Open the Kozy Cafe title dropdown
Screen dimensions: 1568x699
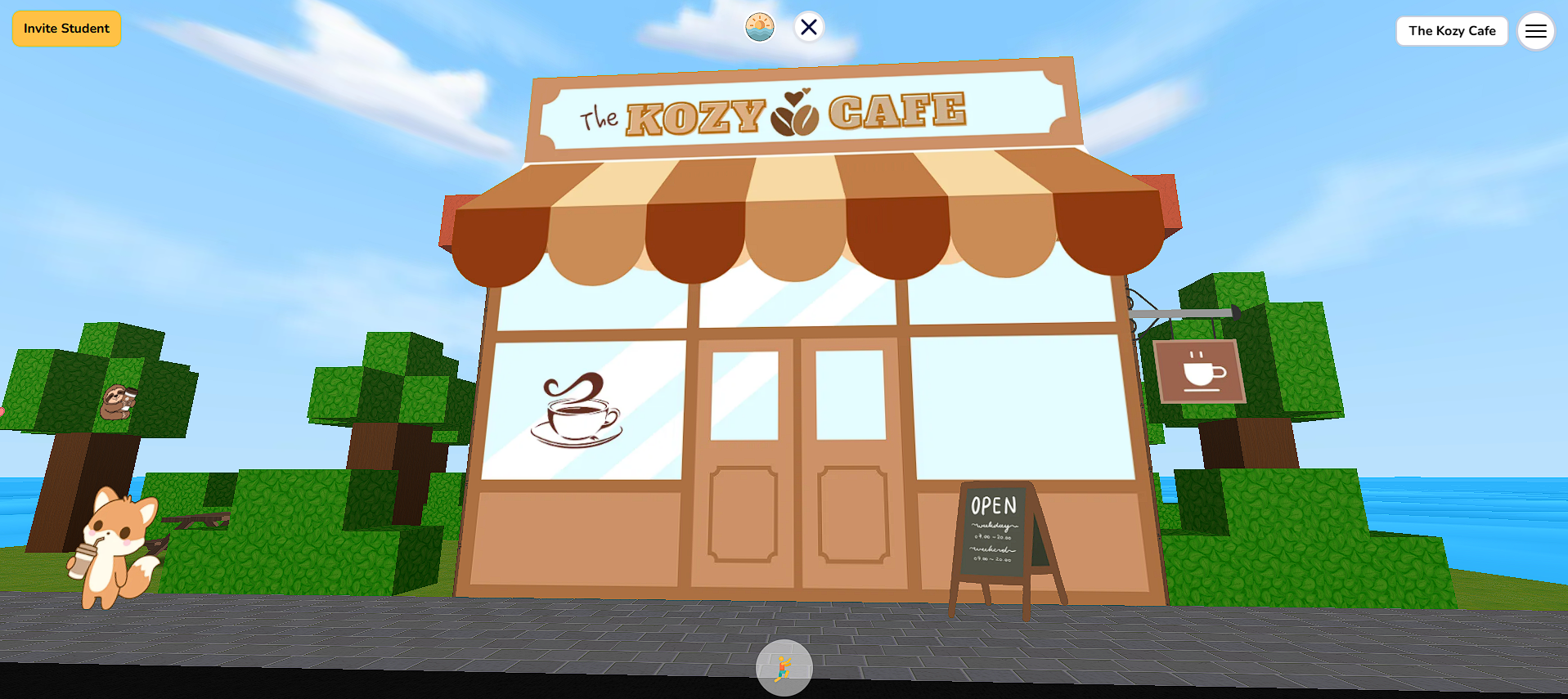coord(1452,31)
